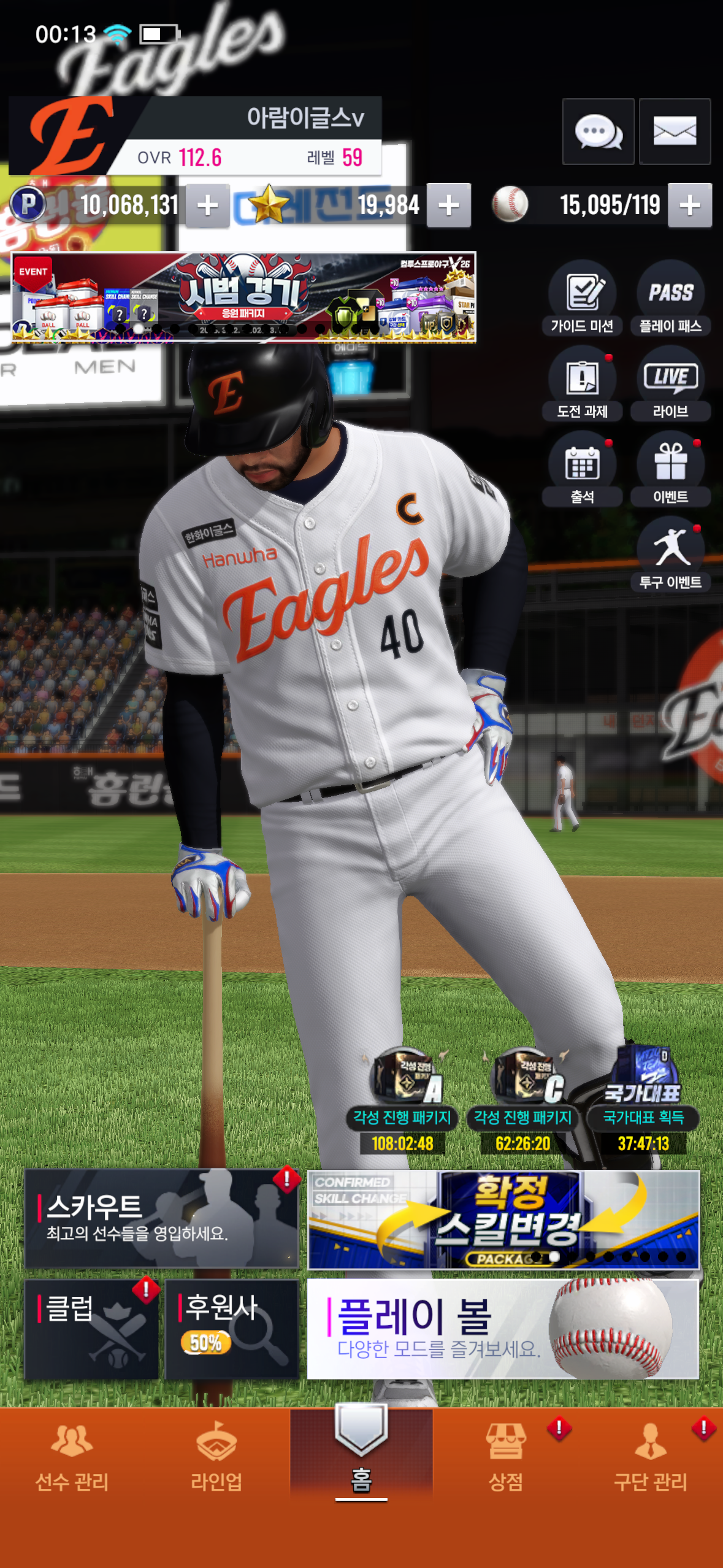Open the 투구 이벤트 pitching event
This screenshot has height=1568, width=723.
coord(670,554)
